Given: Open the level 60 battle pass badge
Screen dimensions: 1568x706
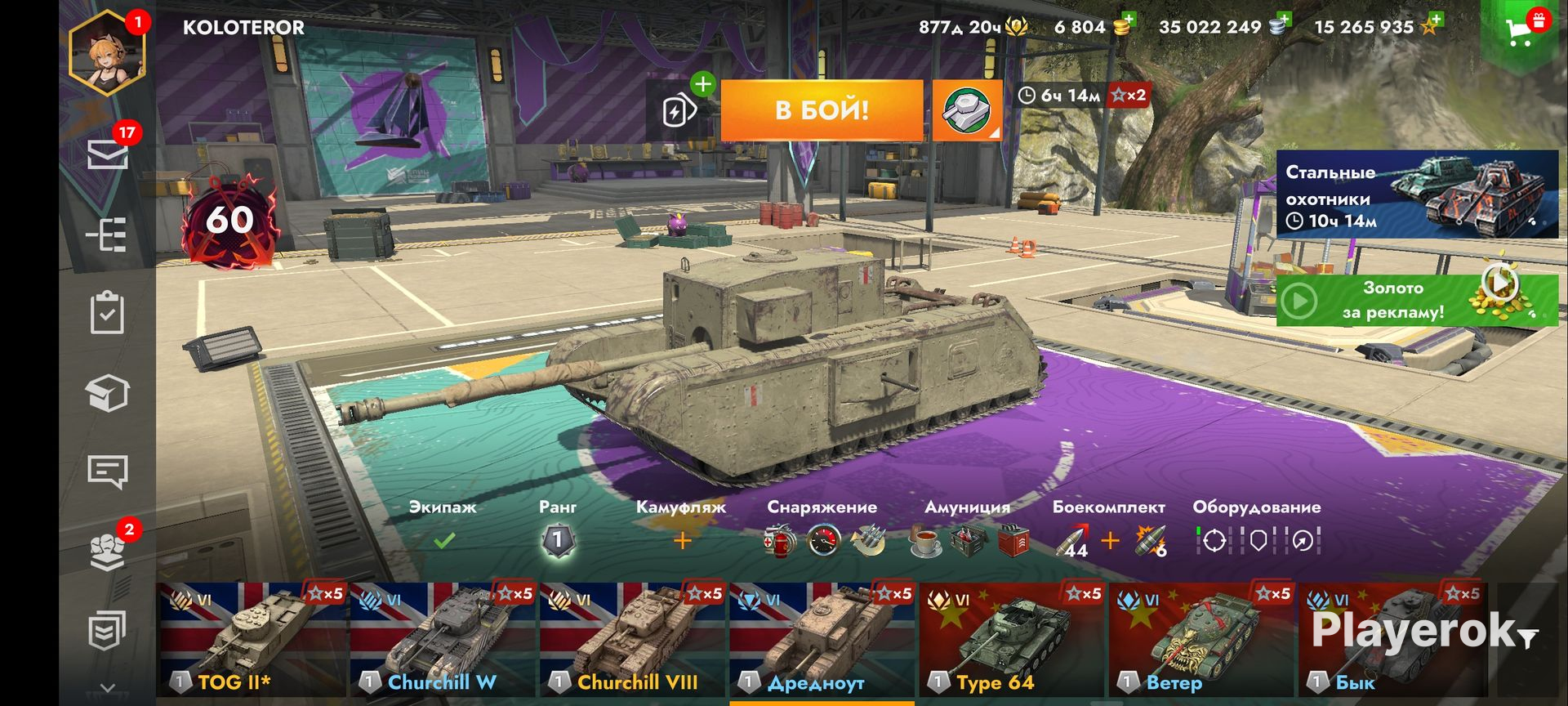Looking at the screenshot, I should (x=229, y=221).
